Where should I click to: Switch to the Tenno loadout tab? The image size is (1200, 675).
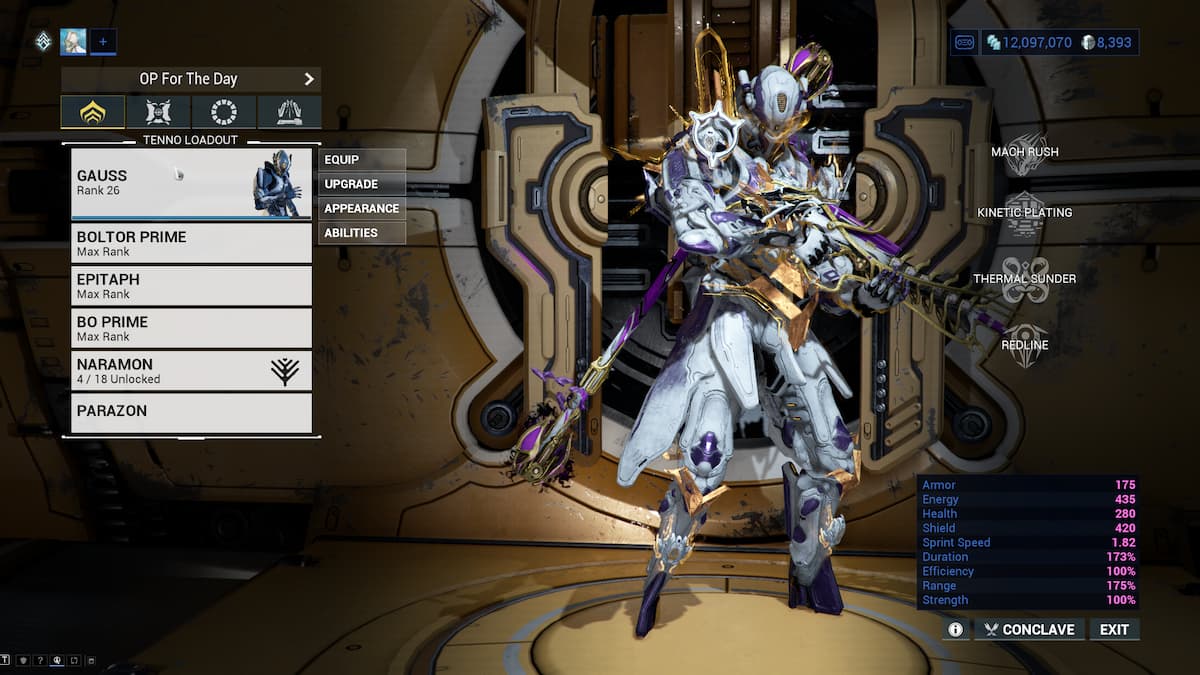93,112
